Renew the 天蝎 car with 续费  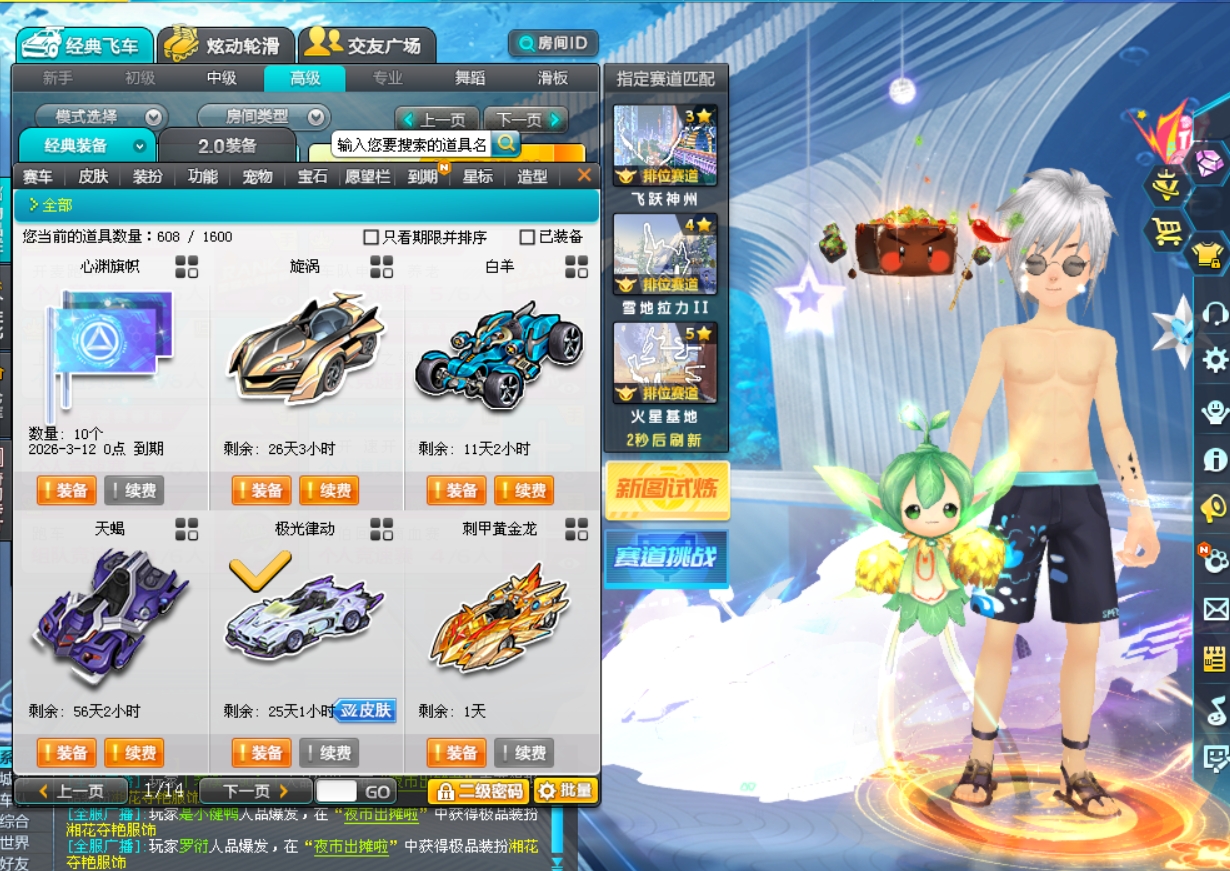(133, 753)
